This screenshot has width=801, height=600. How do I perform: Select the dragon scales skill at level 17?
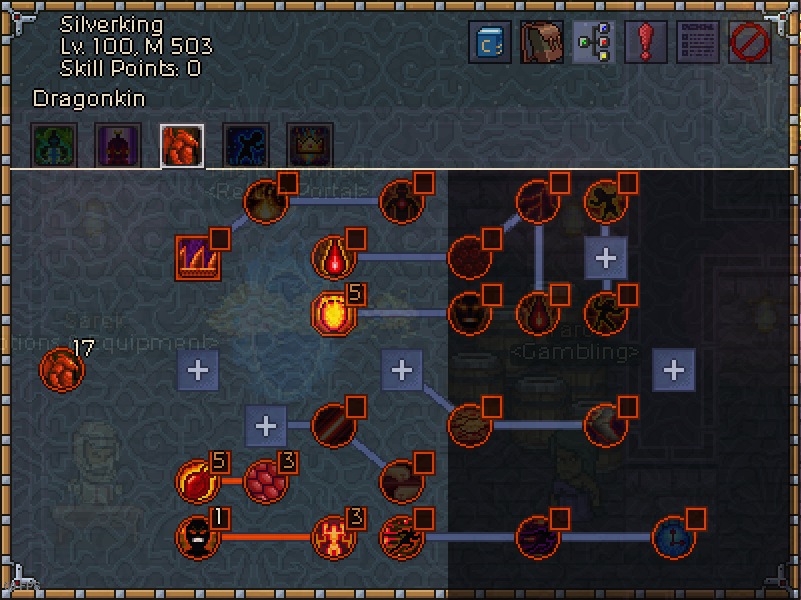point(61,370)
